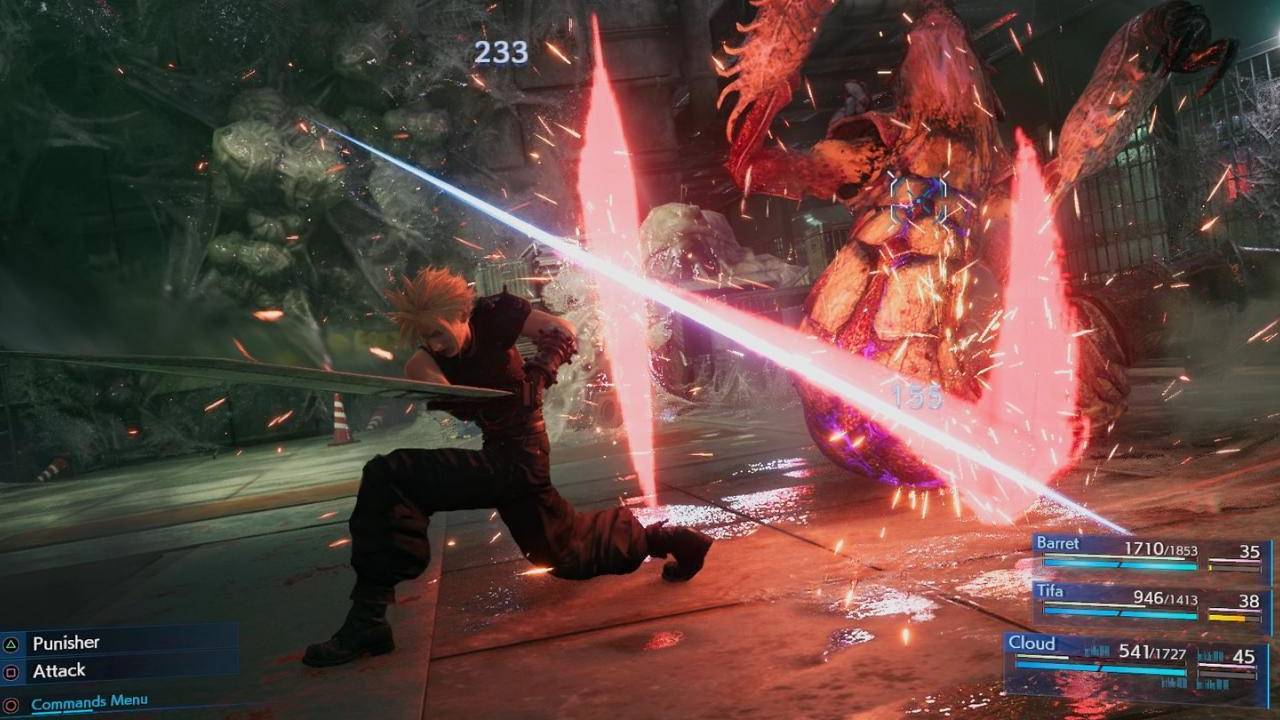Click the Square button icon beside Attack
Image resolution: width=1280 pixels, height=720 pixels.
pyautogui.click(x=10, y=670)
